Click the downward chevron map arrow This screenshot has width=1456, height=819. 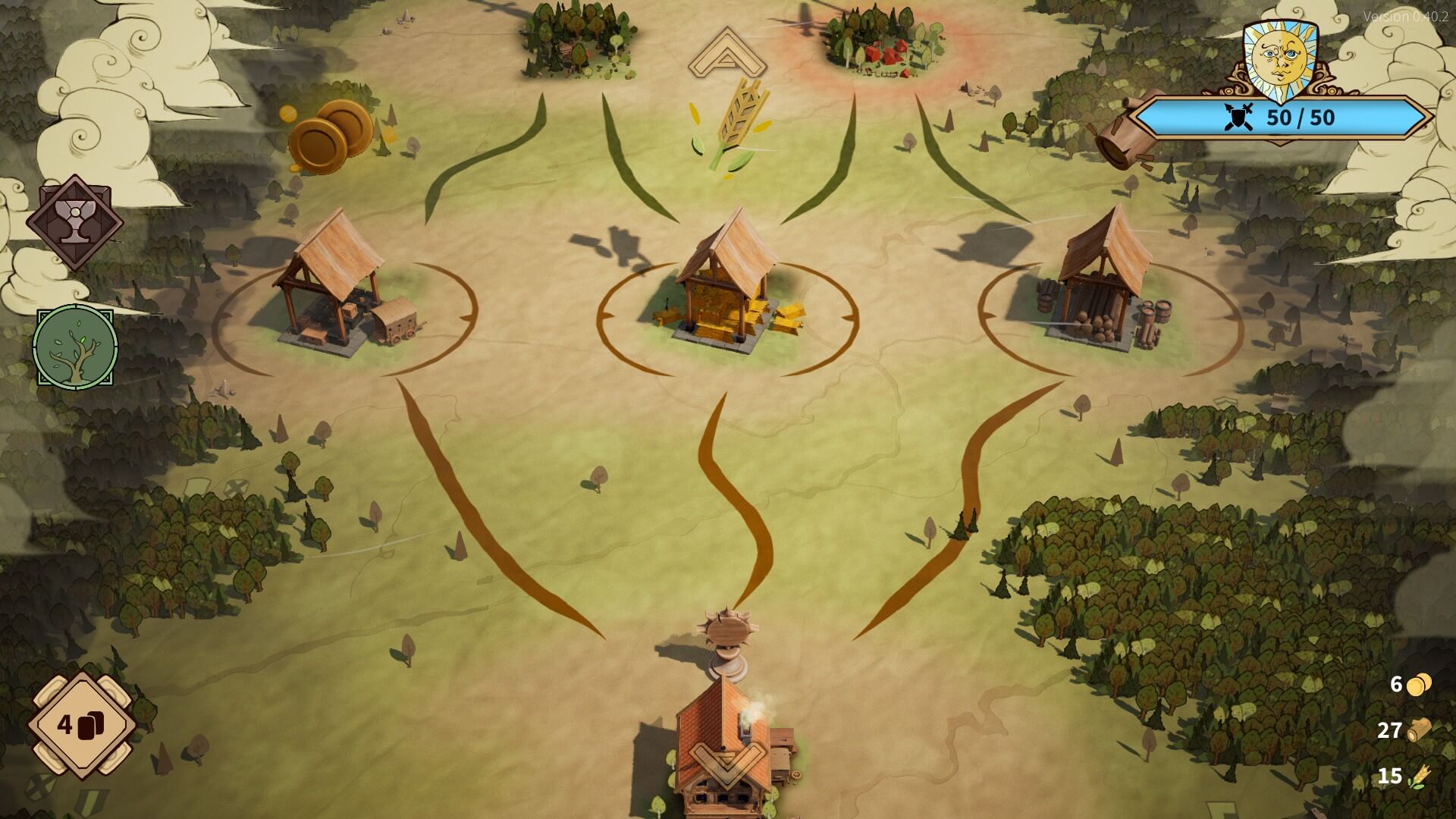(x=726, y=762)
